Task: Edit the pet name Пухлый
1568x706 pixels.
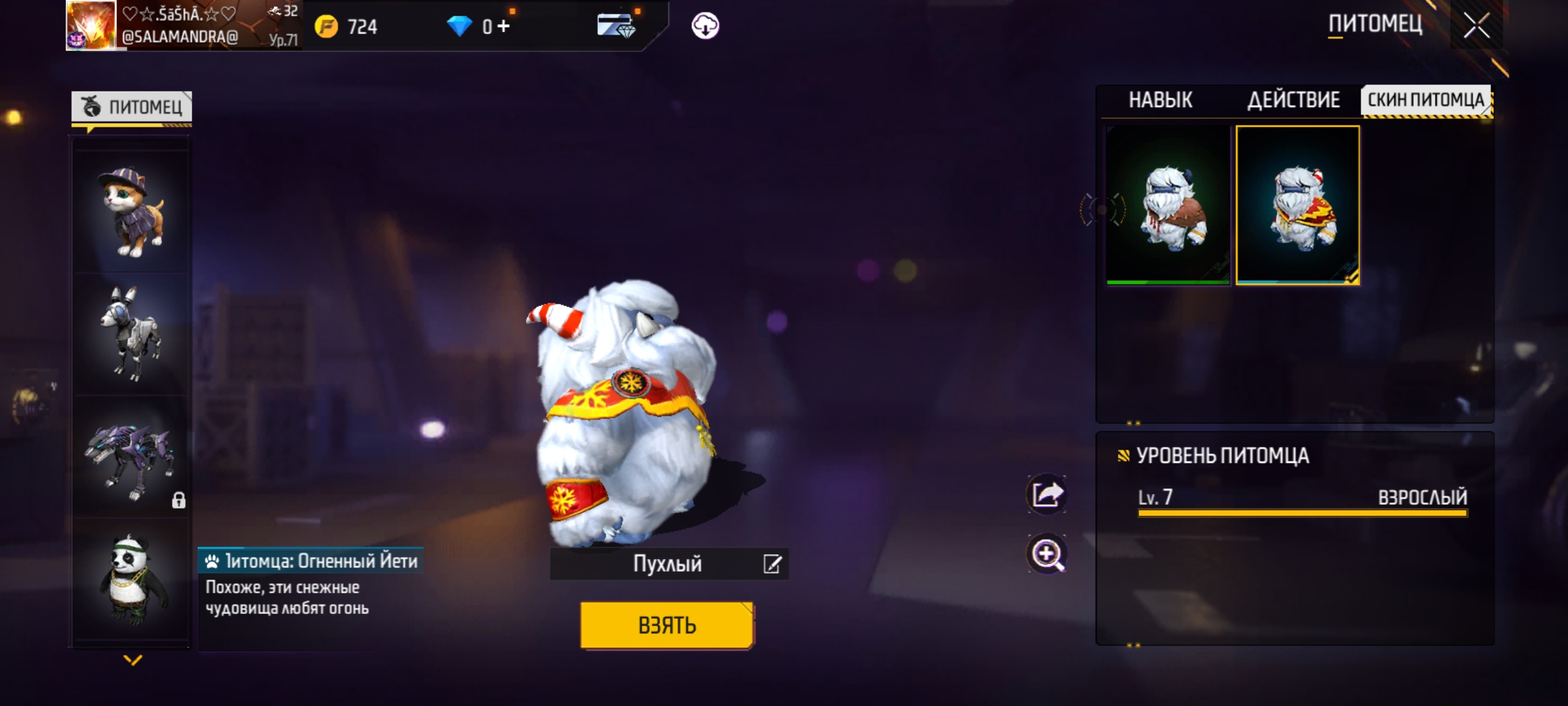Action: click(772, 564)
